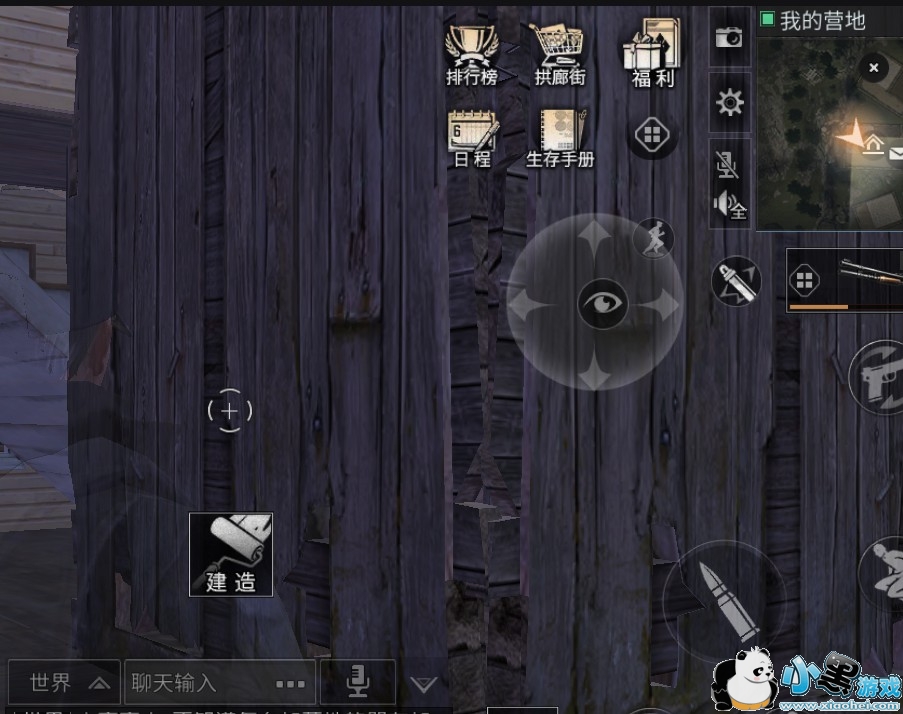The width and height of the screenshot is (903, 714).
Task: Expand the round four-square menu button
Action: pyautogui.click(x=650, y=134)
